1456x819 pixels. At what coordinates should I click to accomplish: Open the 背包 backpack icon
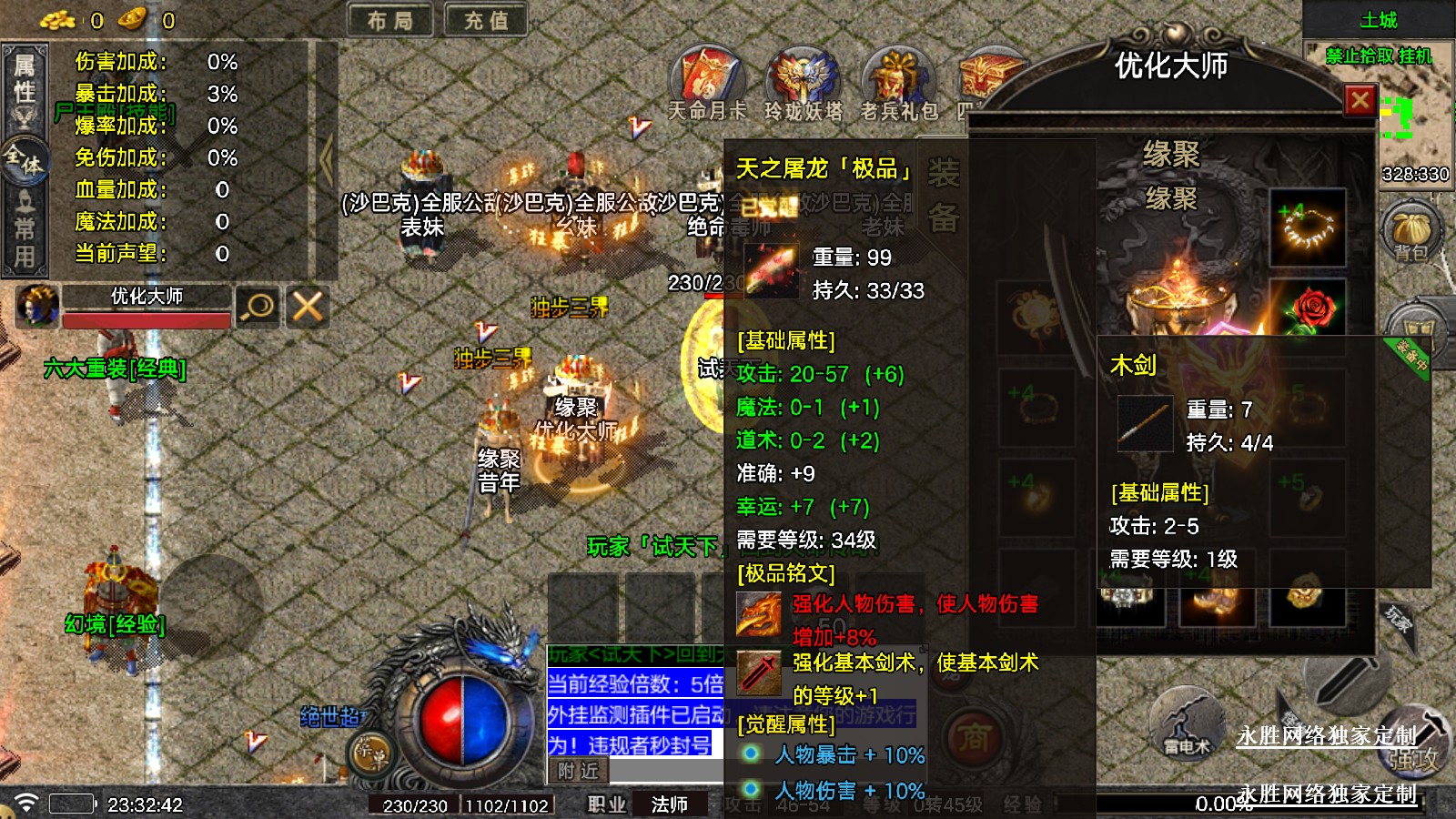1411,232
